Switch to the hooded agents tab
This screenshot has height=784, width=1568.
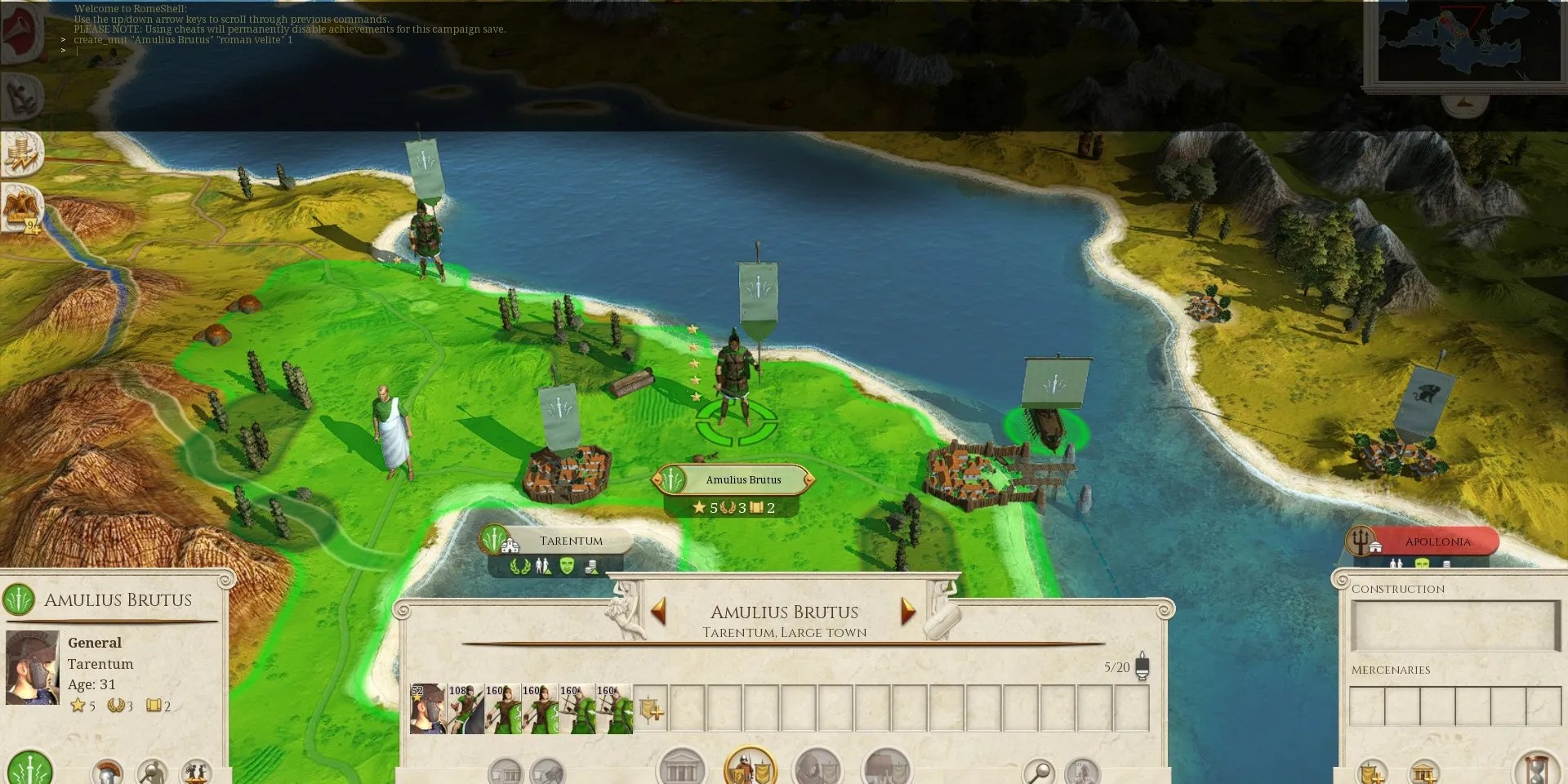click(x=817, y=768)
